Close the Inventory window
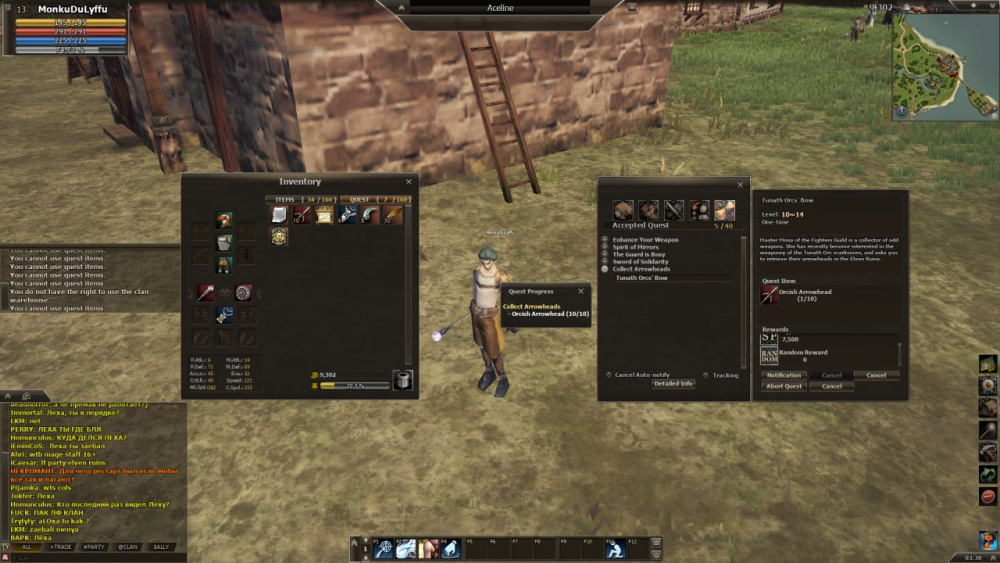The image size is (1000, 563). click(408, 182)
